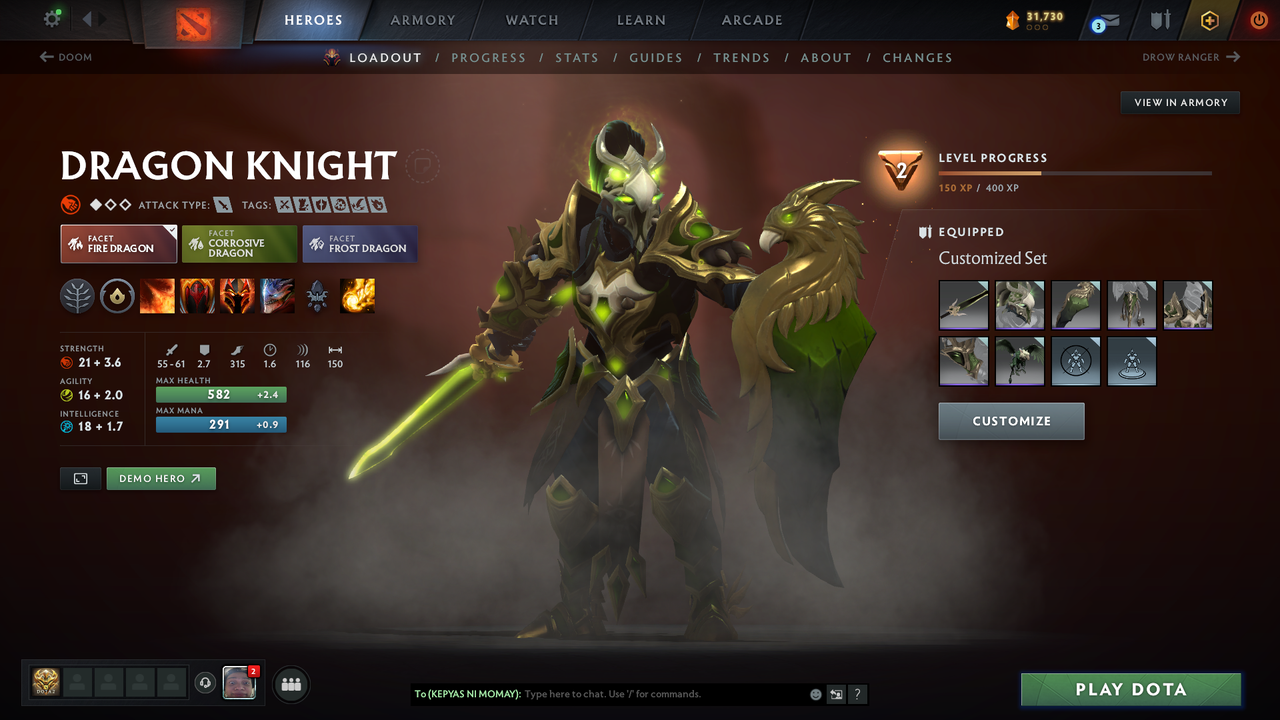The height and width of the screenshot is (720, 1280).
Task: Select the Elder Dragon Form ability icon
Action: [x=277, y=295]
